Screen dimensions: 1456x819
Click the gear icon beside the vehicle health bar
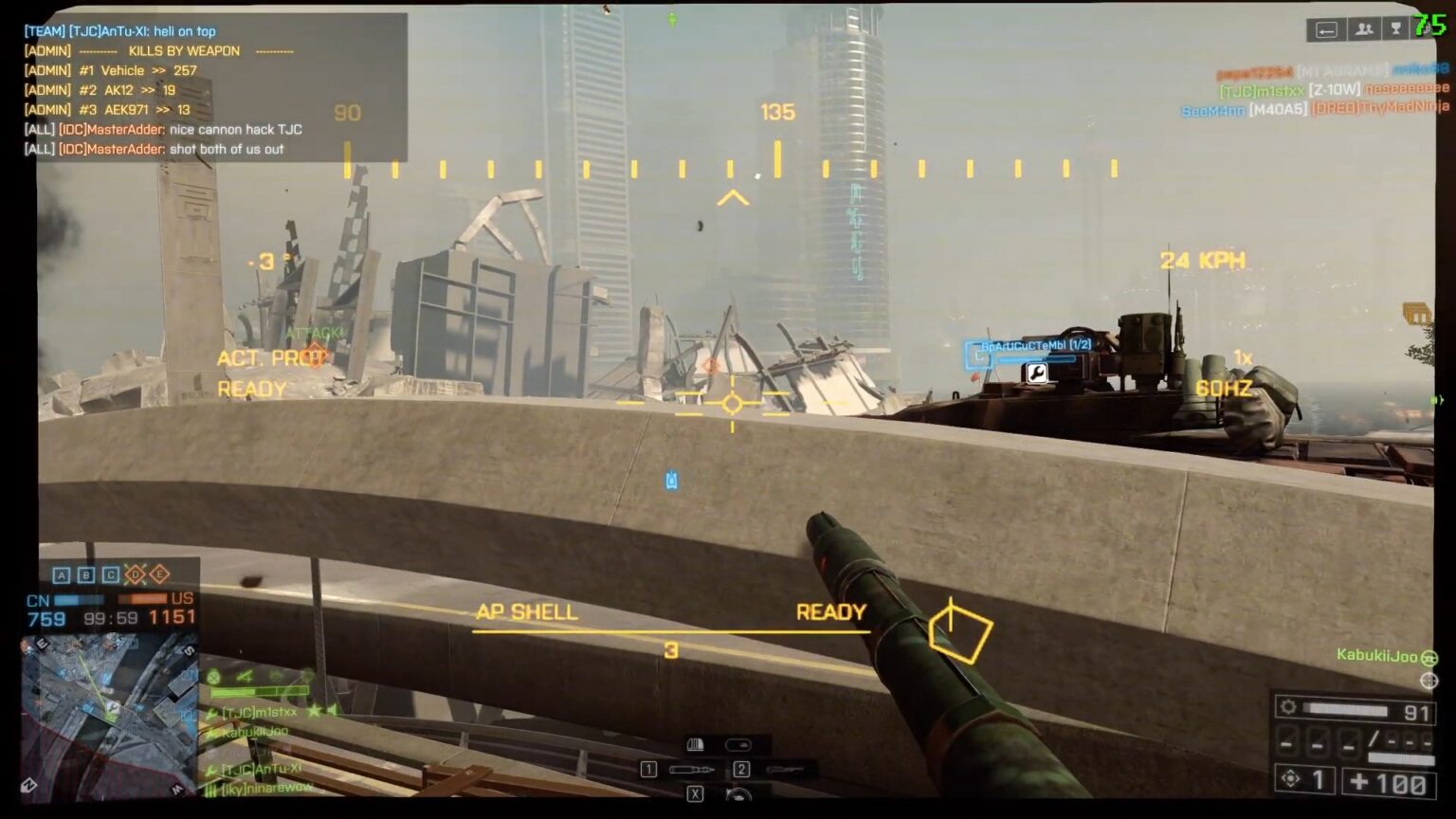1289,706
